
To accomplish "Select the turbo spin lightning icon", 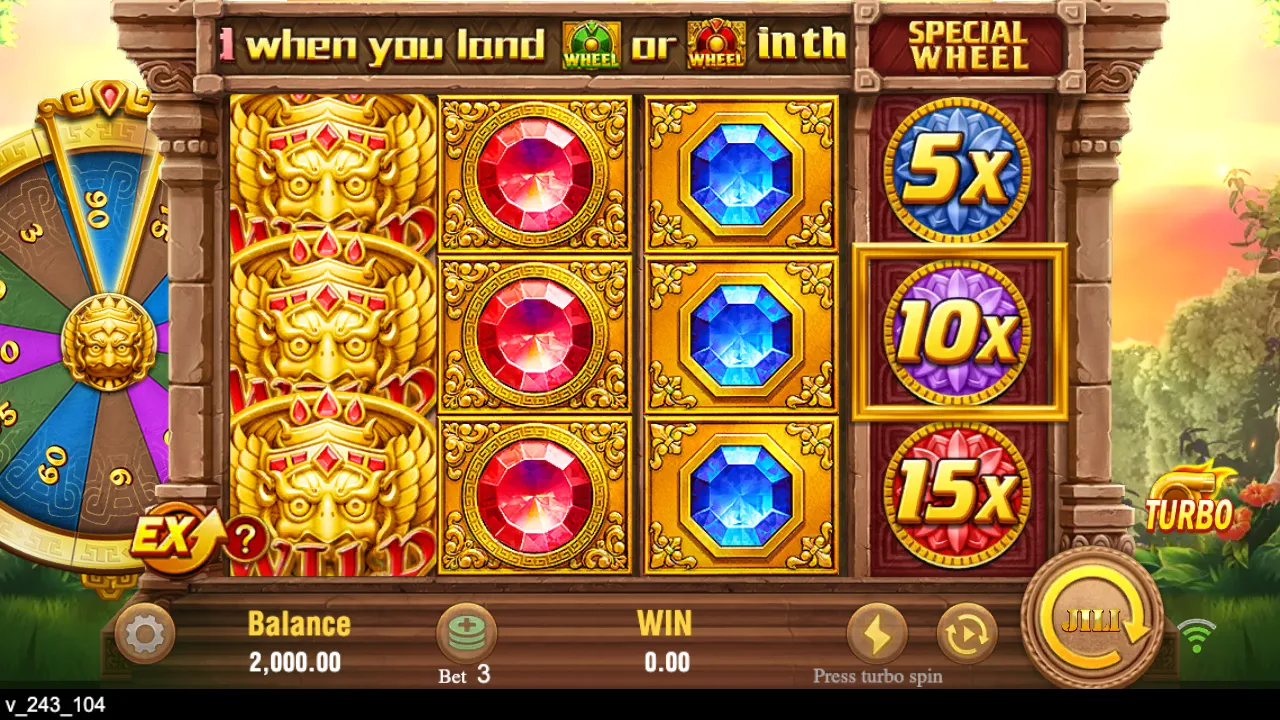I will tap(875, 631).
